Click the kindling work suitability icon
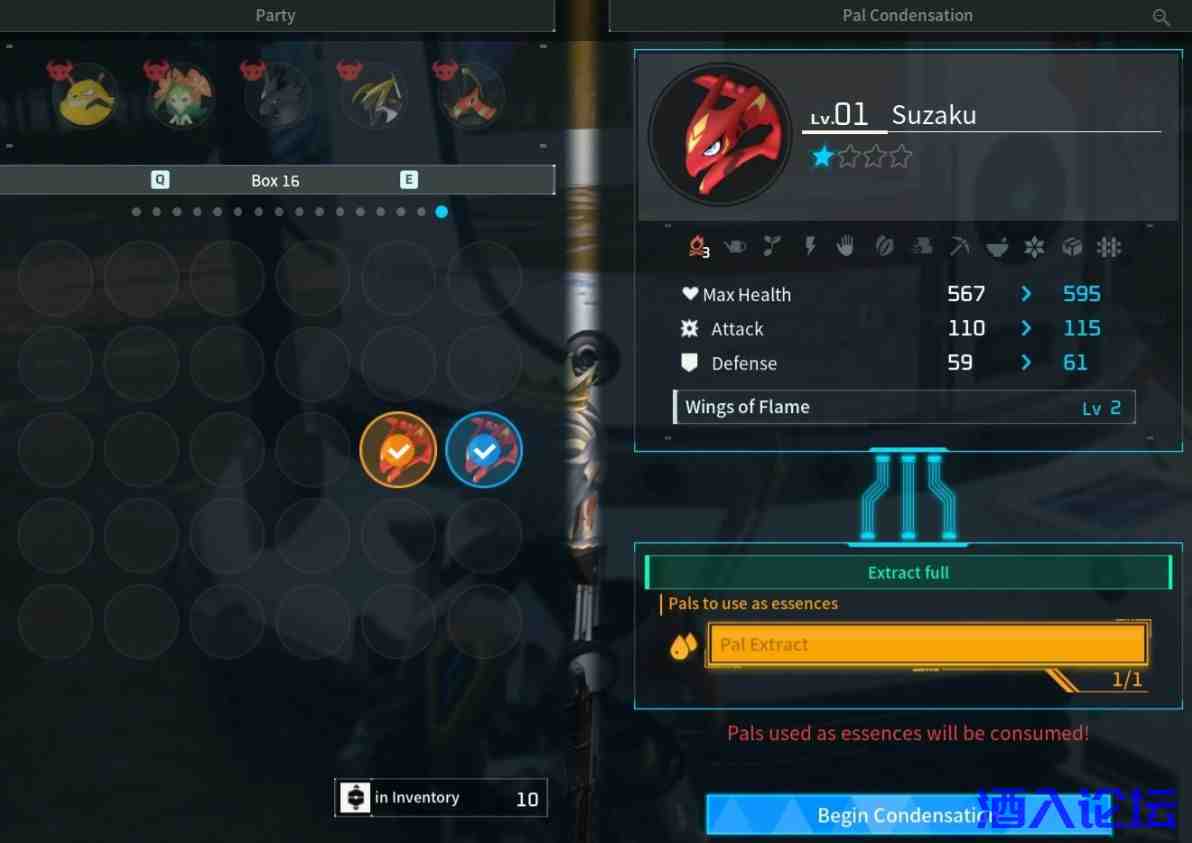 coord(698,247)
